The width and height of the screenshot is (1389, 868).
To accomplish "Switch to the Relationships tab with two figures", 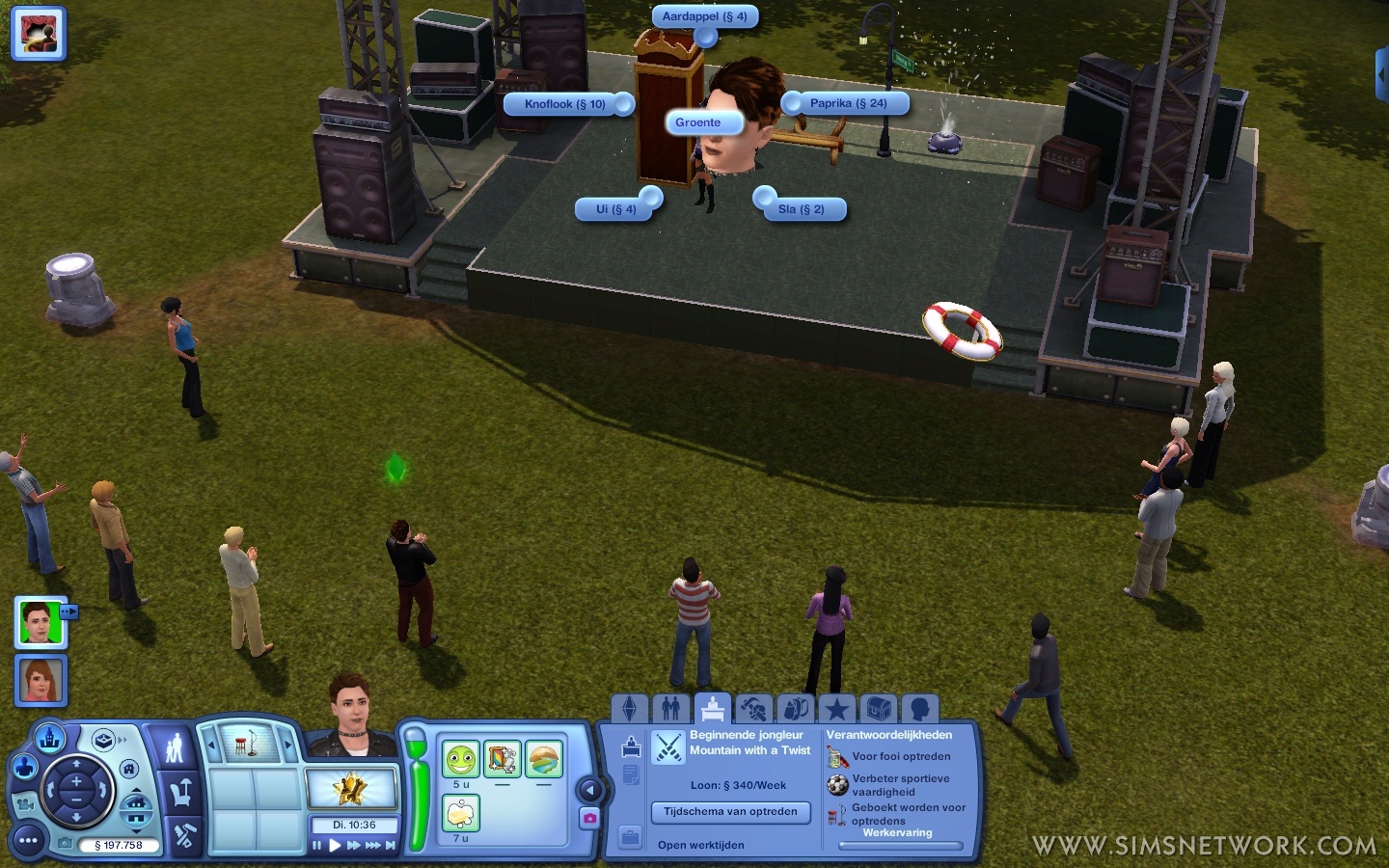I will pos(671,710).
